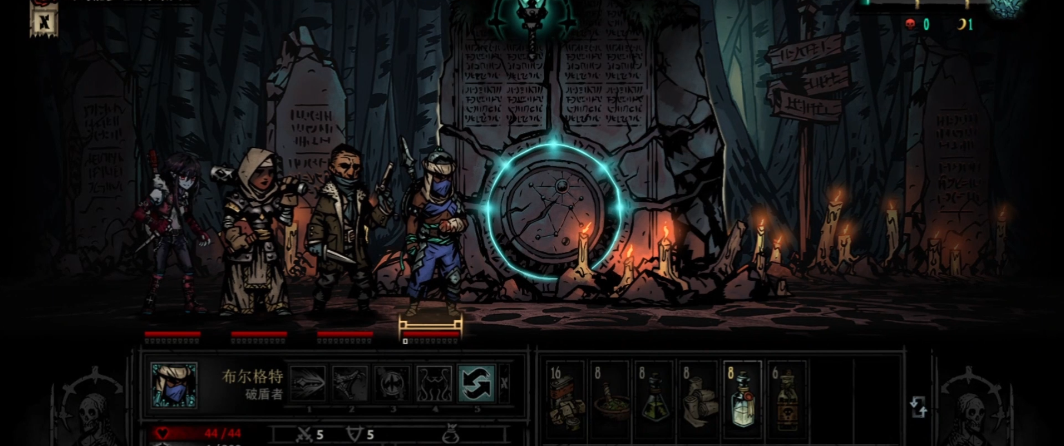Toggle the inventory and map swap button
The image size is (1064, 446).
pos(918,407)
